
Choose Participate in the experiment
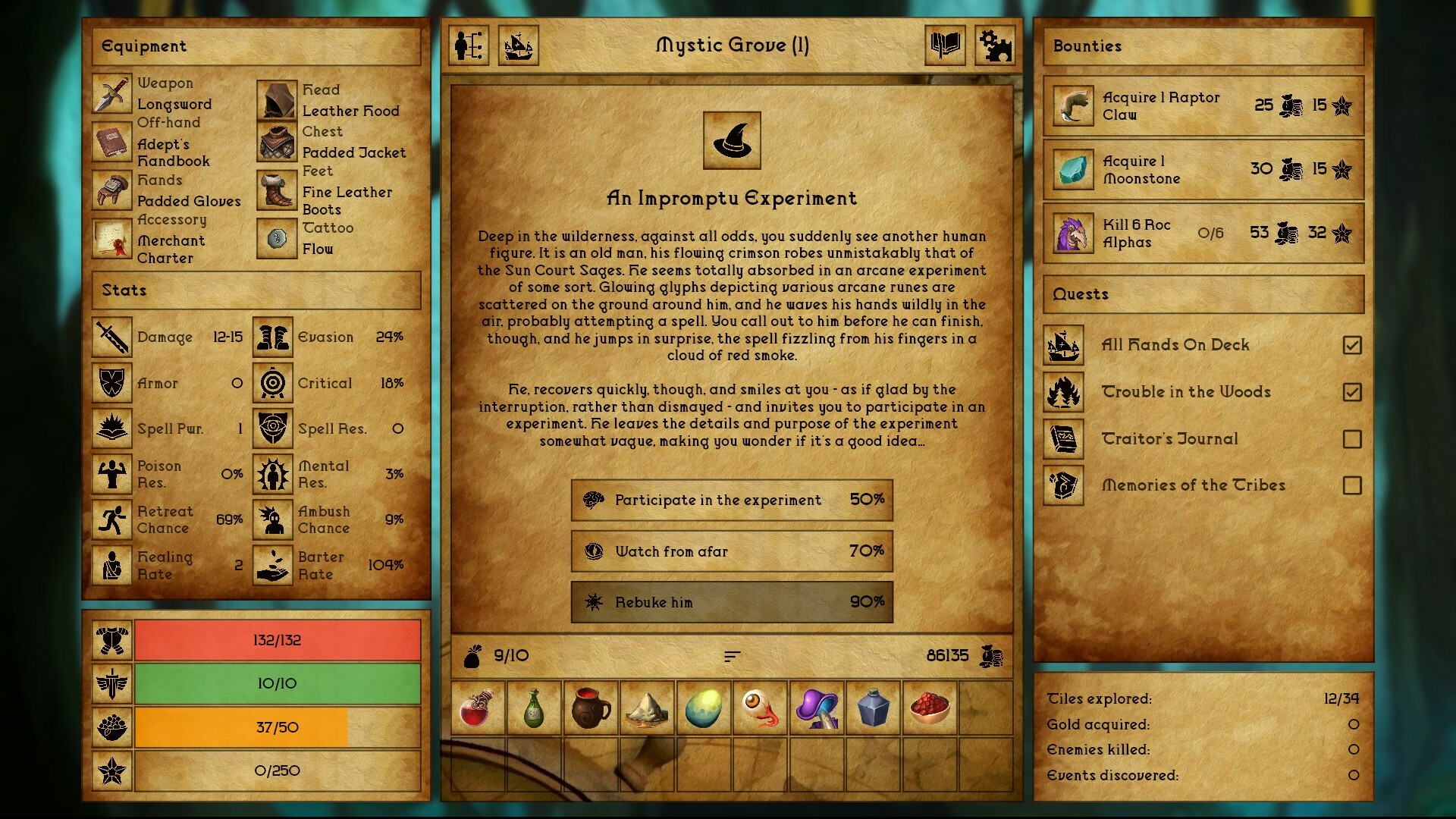(x=730, y=500)
